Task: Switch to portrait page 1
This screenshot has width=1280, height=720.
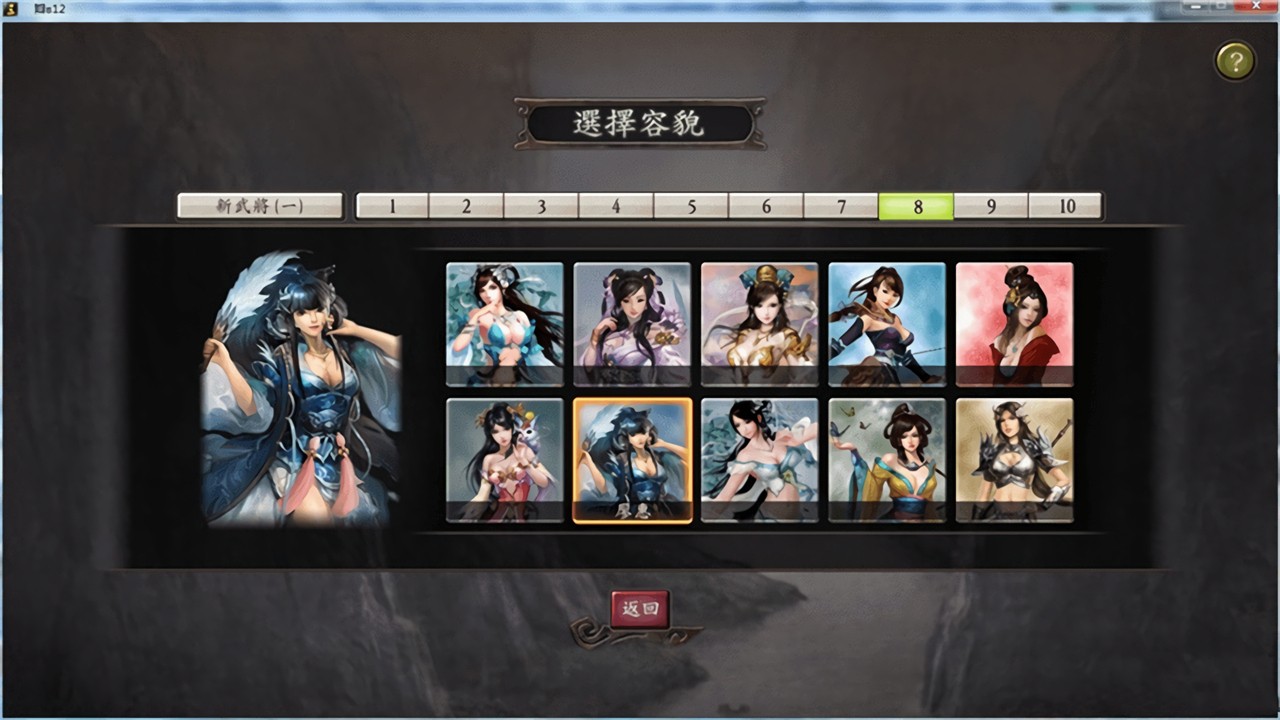Action: click(392, 206)
